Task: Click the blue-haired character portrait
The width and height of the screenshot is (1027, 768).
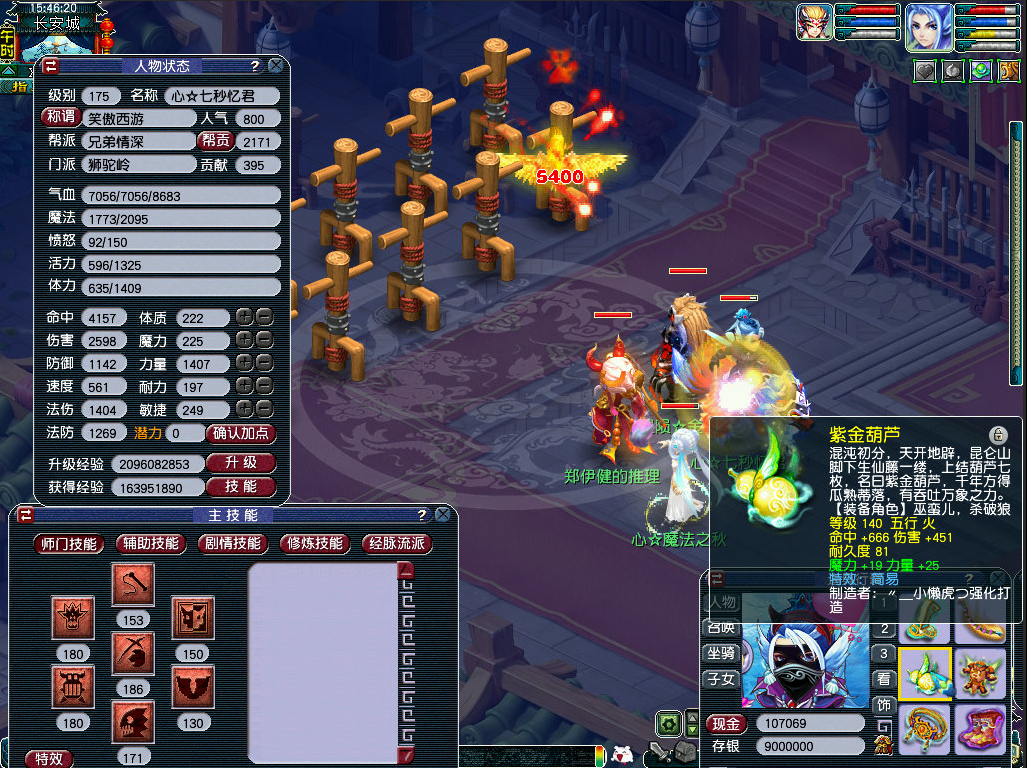Action: click(x=929, y=27)
